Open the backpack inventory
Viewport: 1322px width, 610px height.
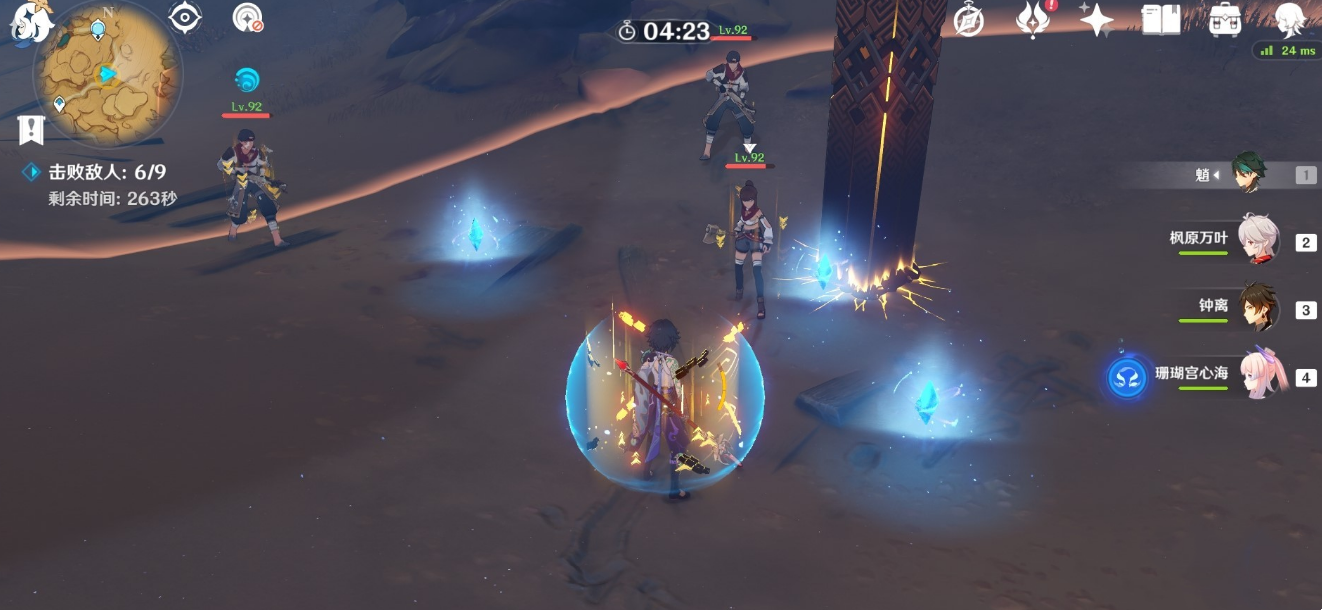click(x=1225, y=20)
